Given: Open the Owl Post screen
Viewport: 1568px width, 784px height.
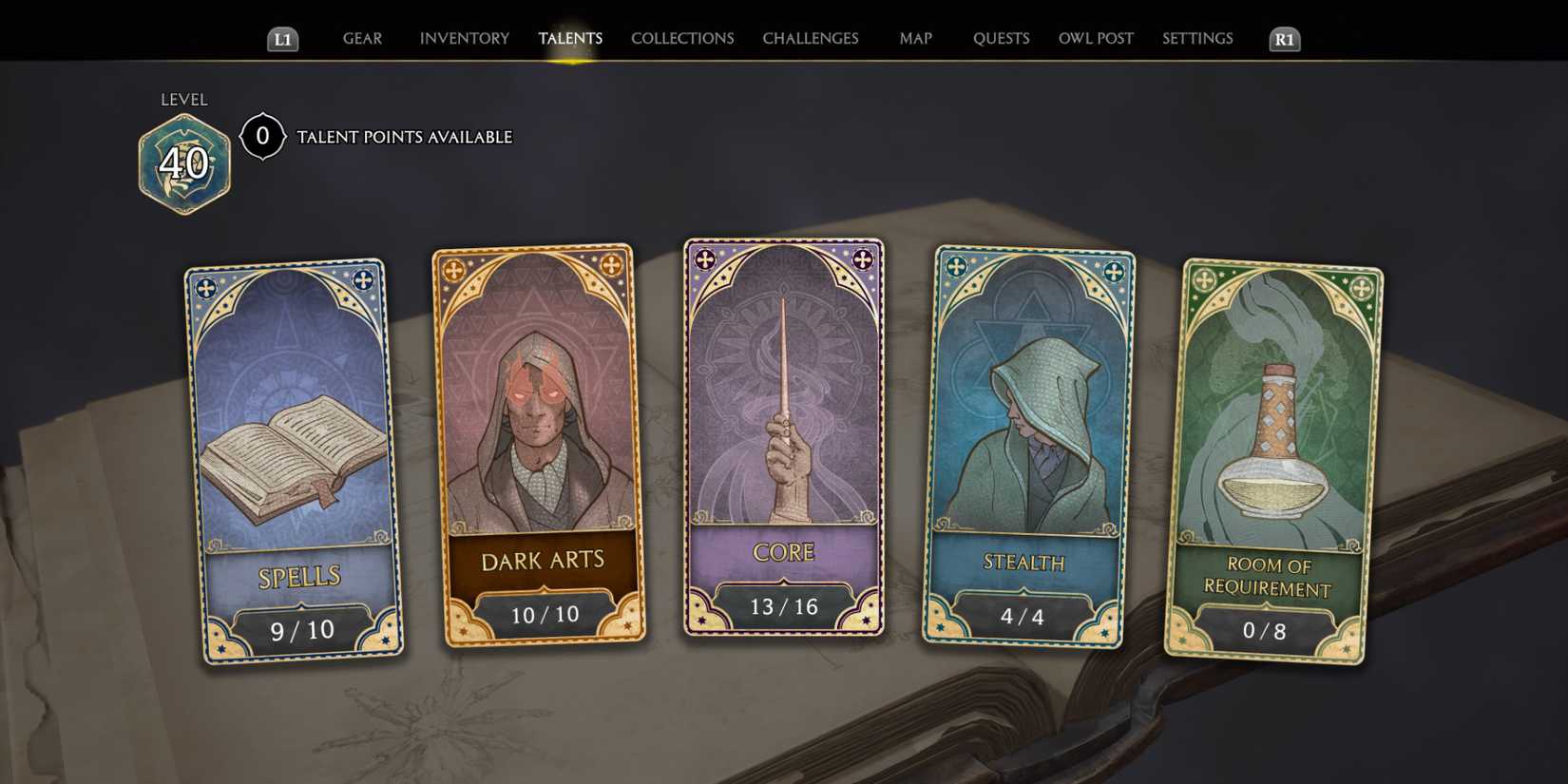Looking at the screenshot, I should 1096,38.
